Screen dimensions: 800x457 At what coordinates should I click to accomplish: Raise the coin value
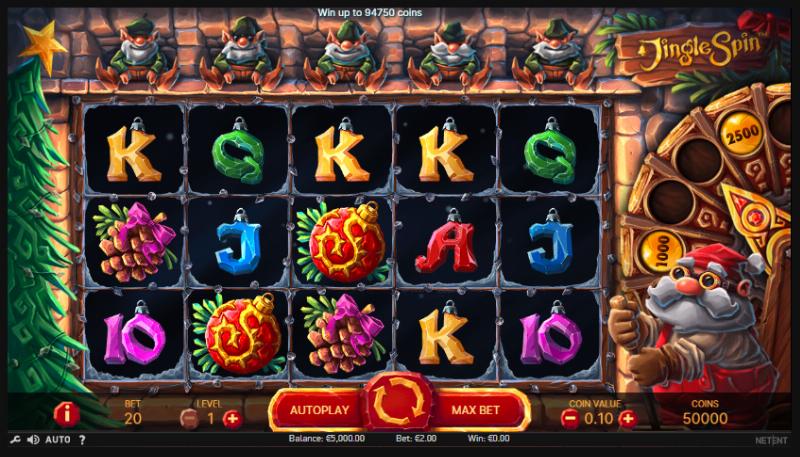627,418
